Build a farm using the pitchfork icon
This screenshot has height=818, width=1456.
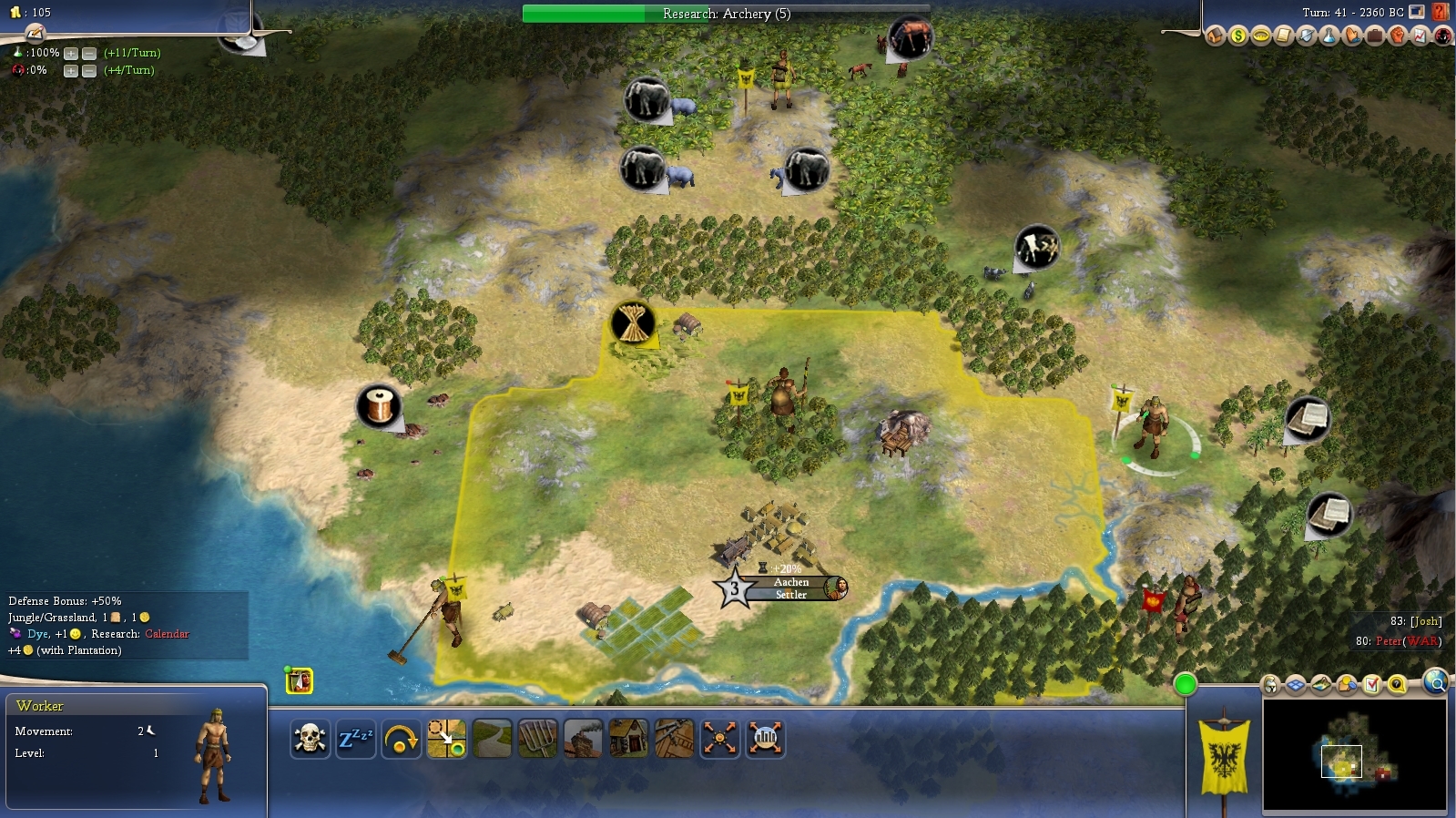click(537, 739)
